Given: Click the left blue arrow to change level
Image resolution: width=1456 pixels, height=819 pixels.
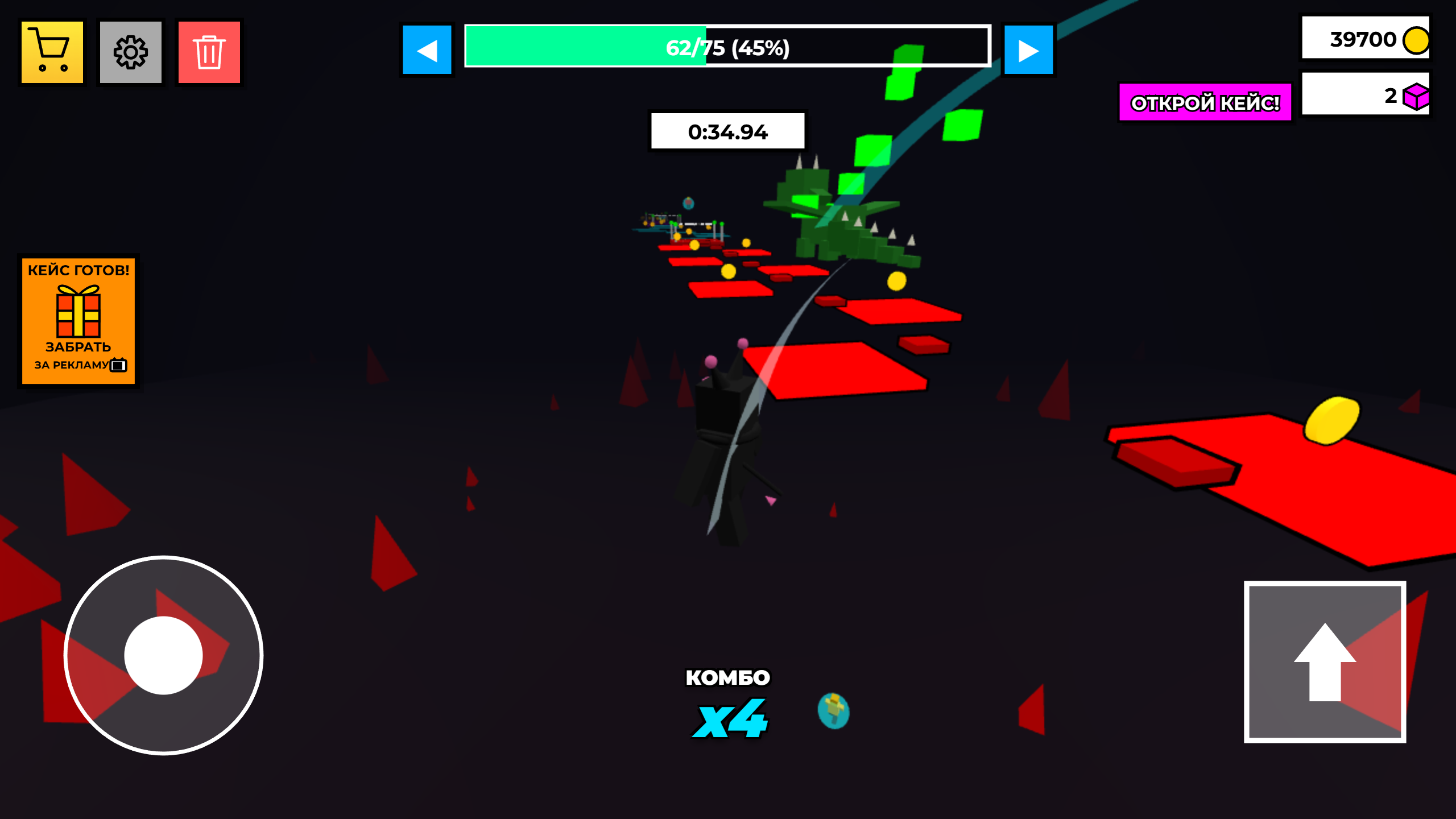Looking at the screenshot, I should pos(427,51).
